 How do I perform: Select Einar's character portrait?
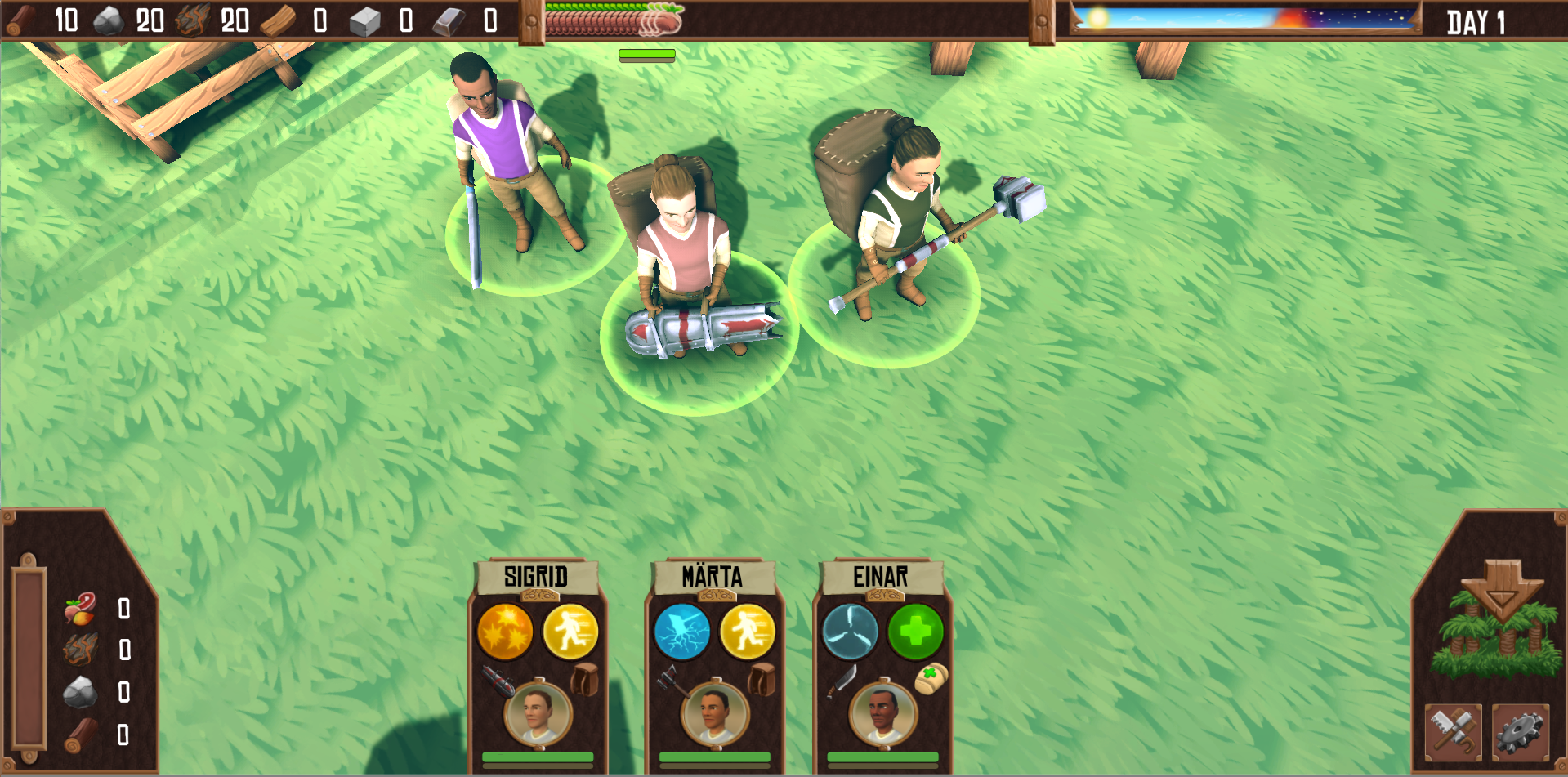(x=882, y=714)
